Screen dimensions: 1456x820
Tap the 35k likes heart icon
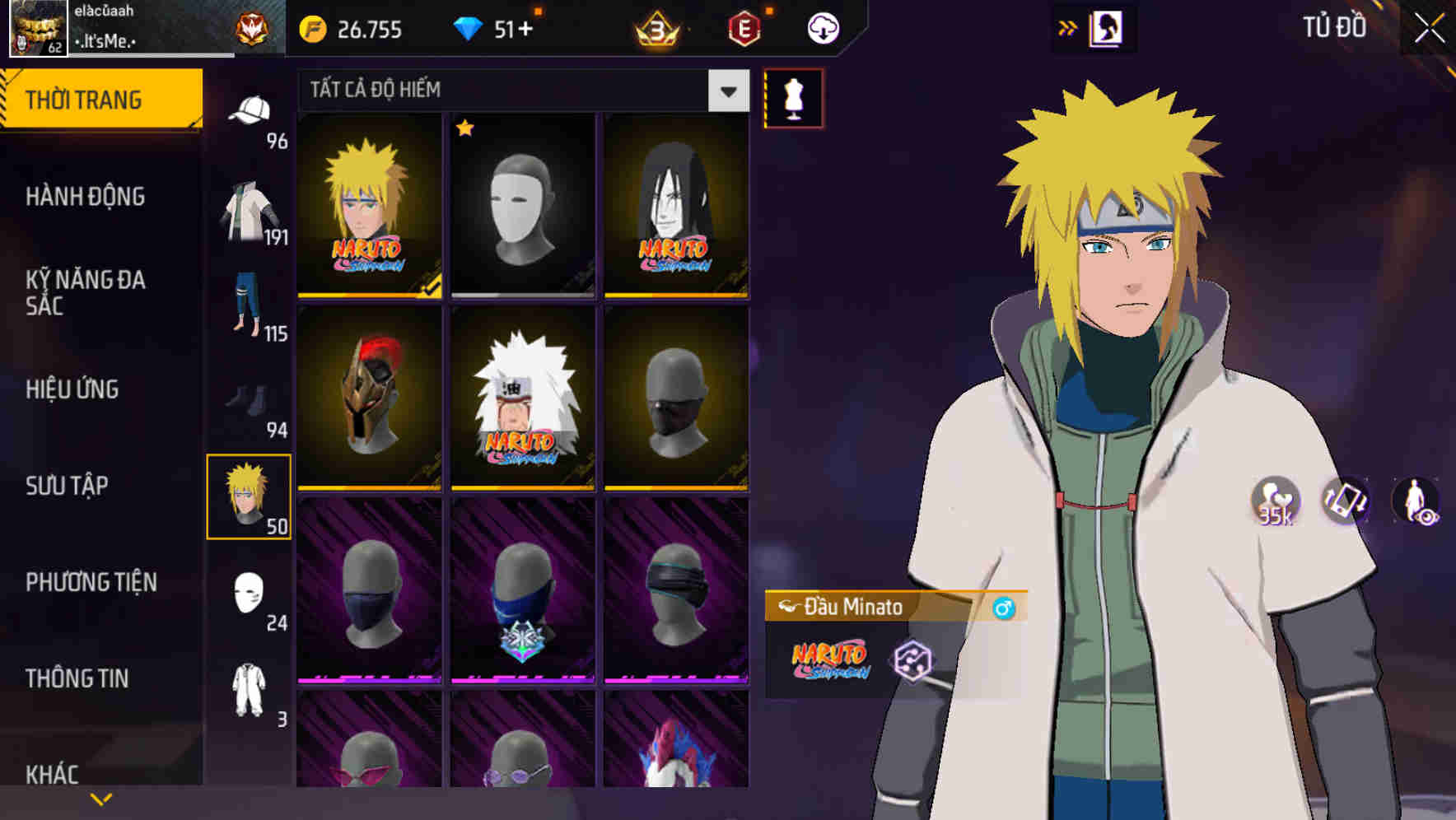click(1274, 501)
